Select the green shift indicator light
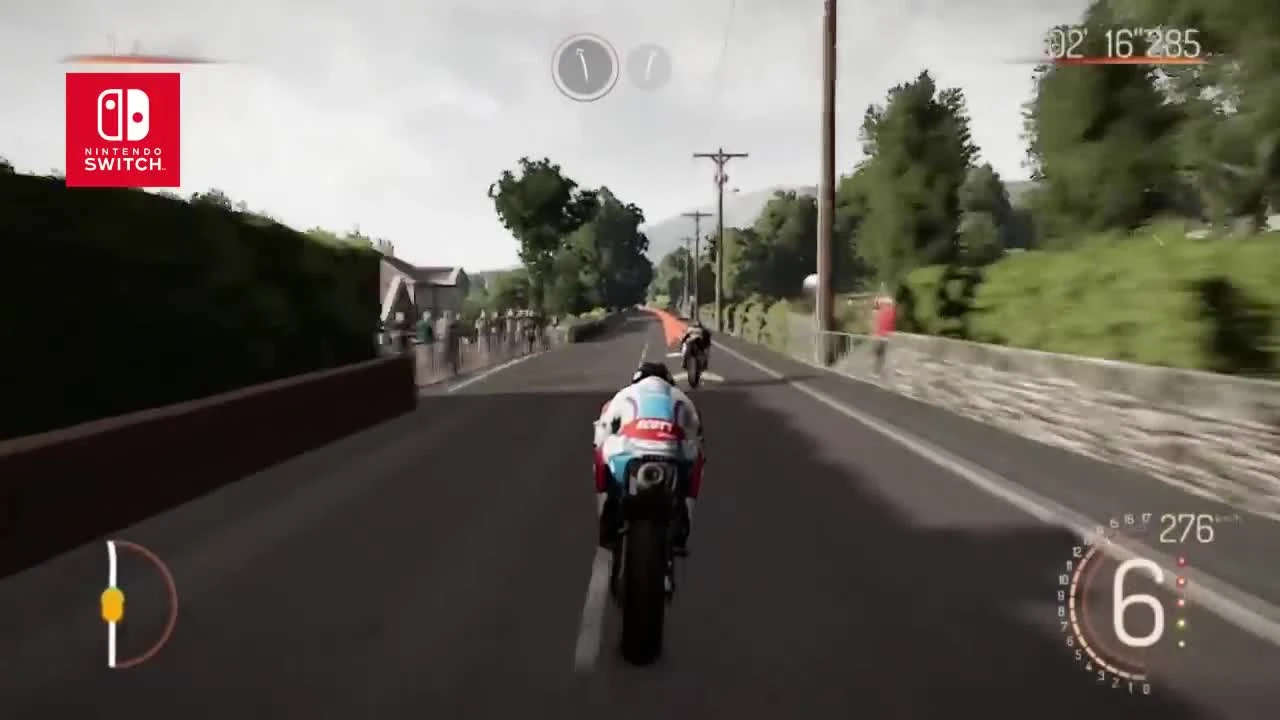 pyautogui.click(x=1181, y=643)
